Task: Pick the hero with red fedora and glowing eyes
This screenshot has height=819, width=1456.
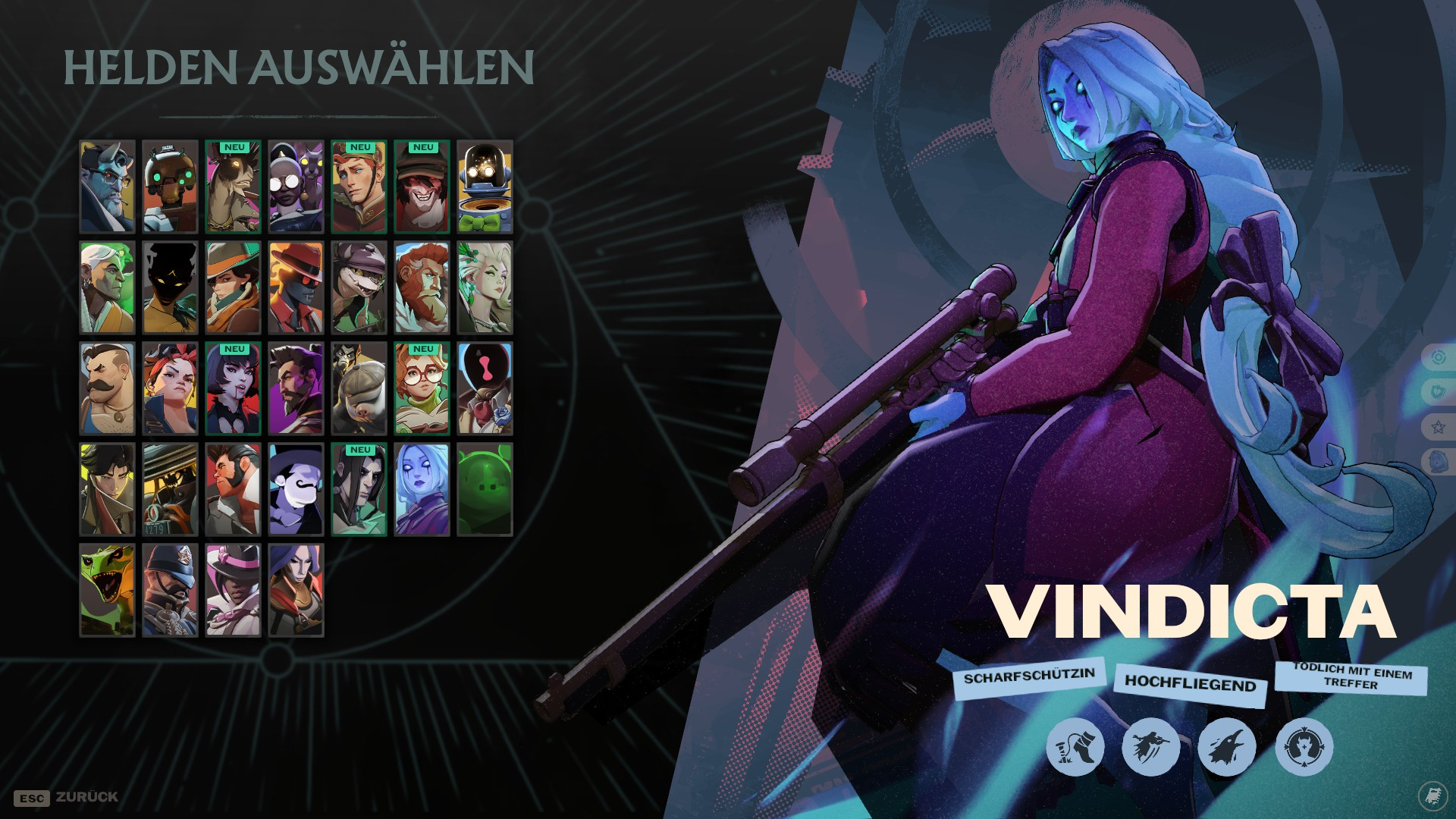Action: click(x=296, y=288)
